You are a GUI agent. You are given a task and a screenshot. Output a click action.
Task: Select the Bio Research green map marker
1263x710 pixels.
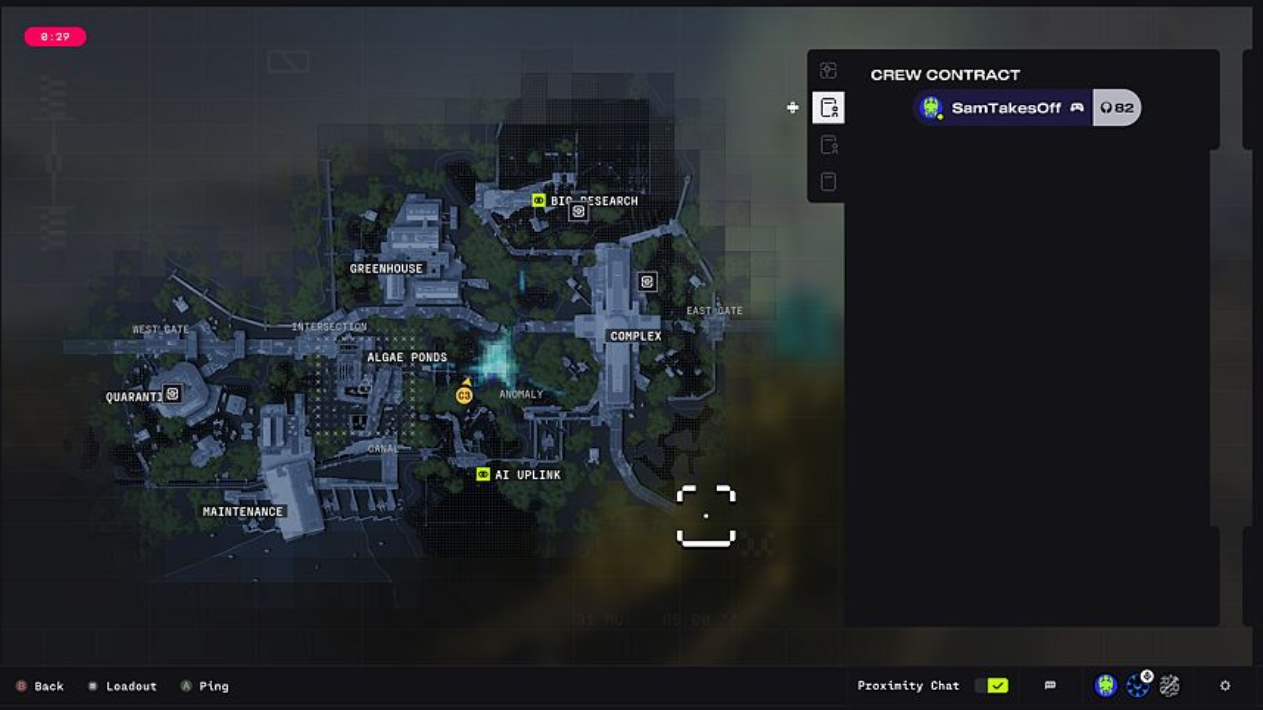539,201
